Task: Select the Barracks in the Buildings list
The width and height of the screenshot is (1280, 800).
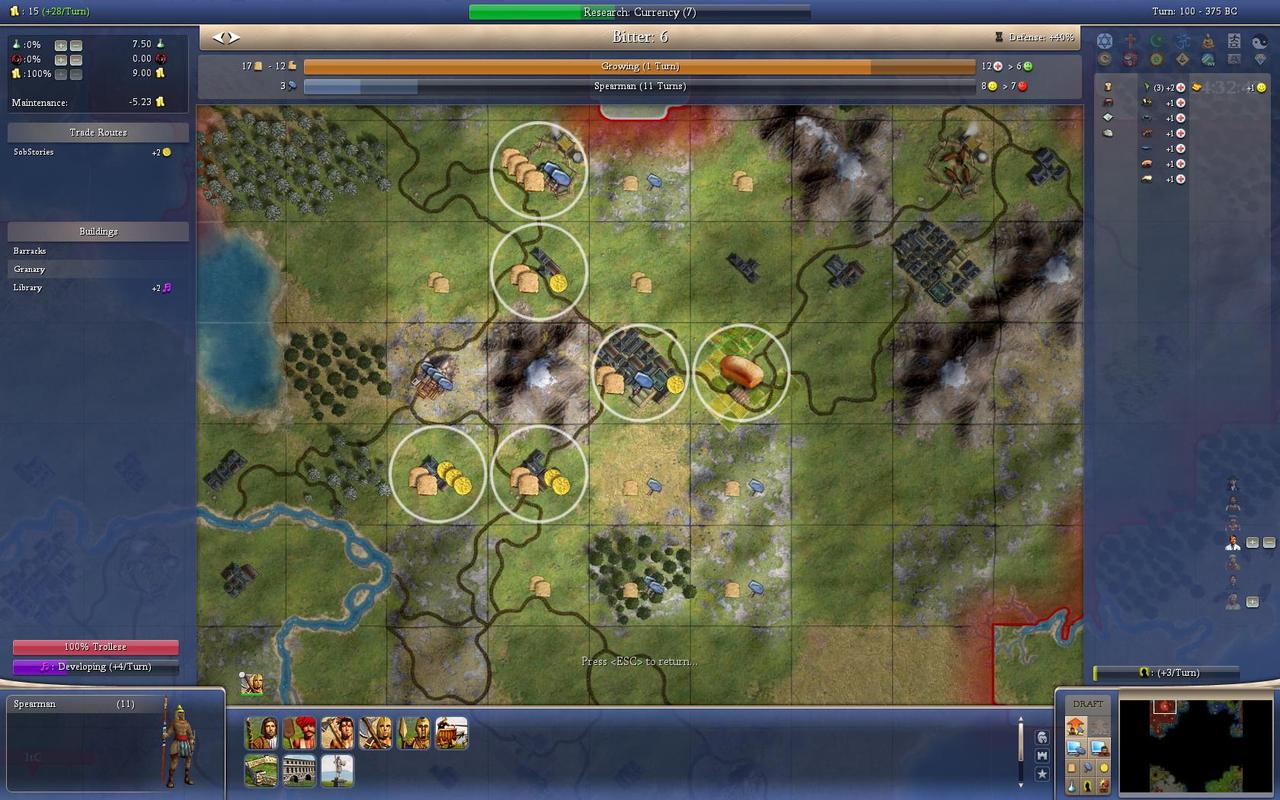Action: tap(30, 251)
